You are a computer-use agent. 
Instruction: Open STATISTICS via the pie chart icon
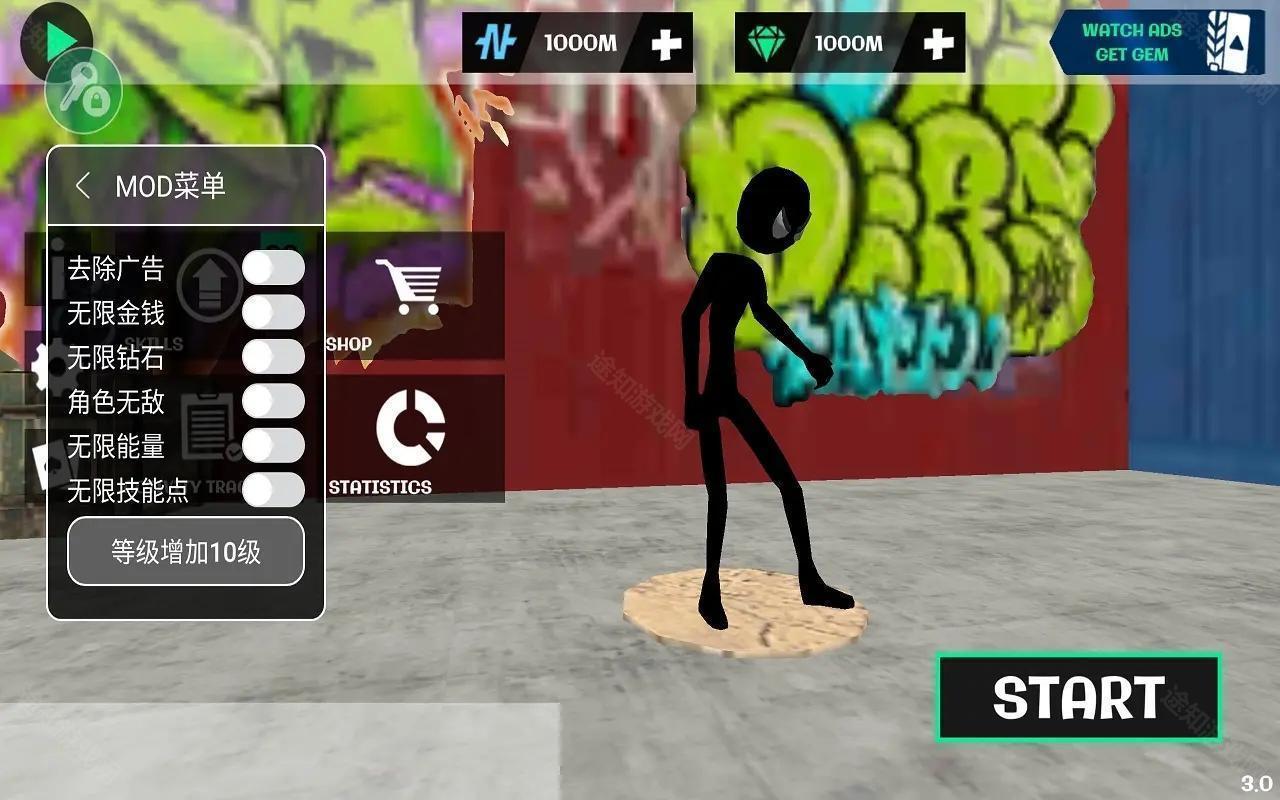click(413, 428)
